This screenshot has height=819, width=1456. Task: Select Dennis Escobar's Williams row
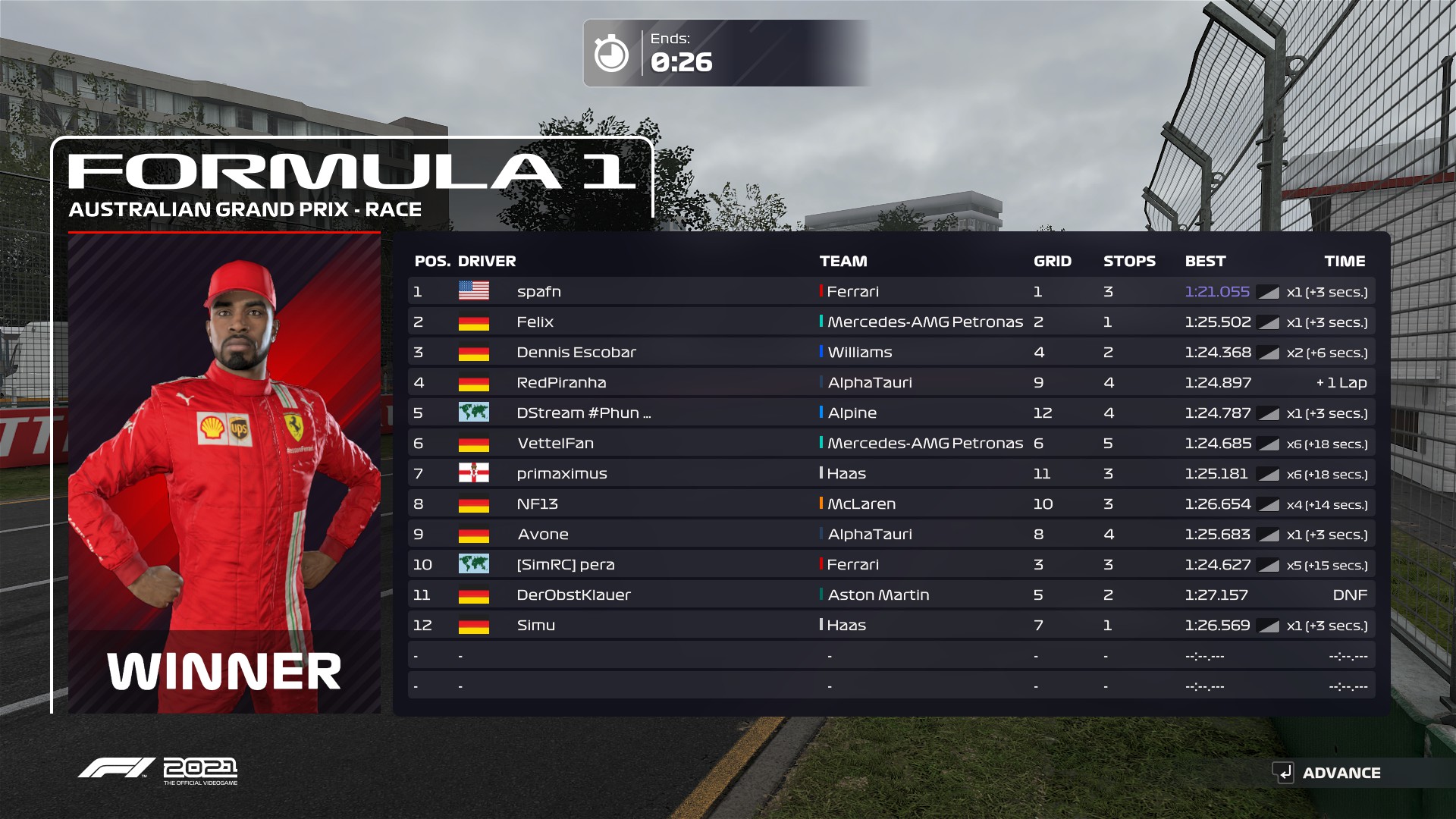(x=890, y=352)
